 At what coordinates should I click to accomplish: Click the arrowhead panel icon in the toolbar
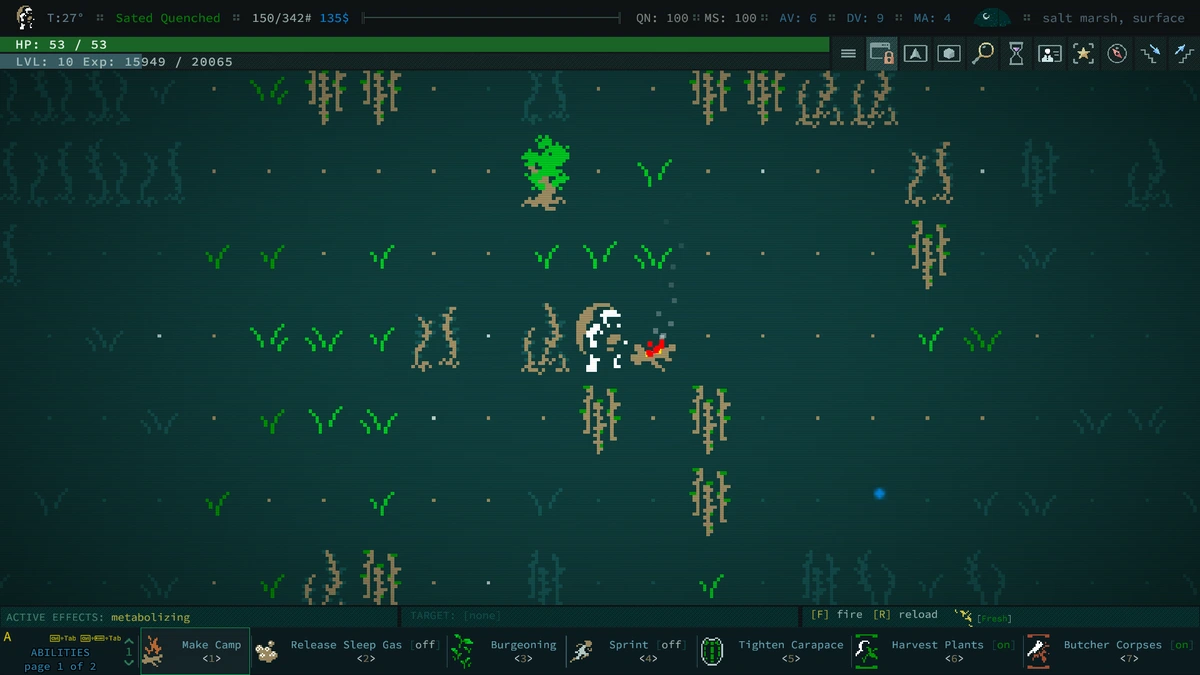pyautogui.click(x=915, y=54)
